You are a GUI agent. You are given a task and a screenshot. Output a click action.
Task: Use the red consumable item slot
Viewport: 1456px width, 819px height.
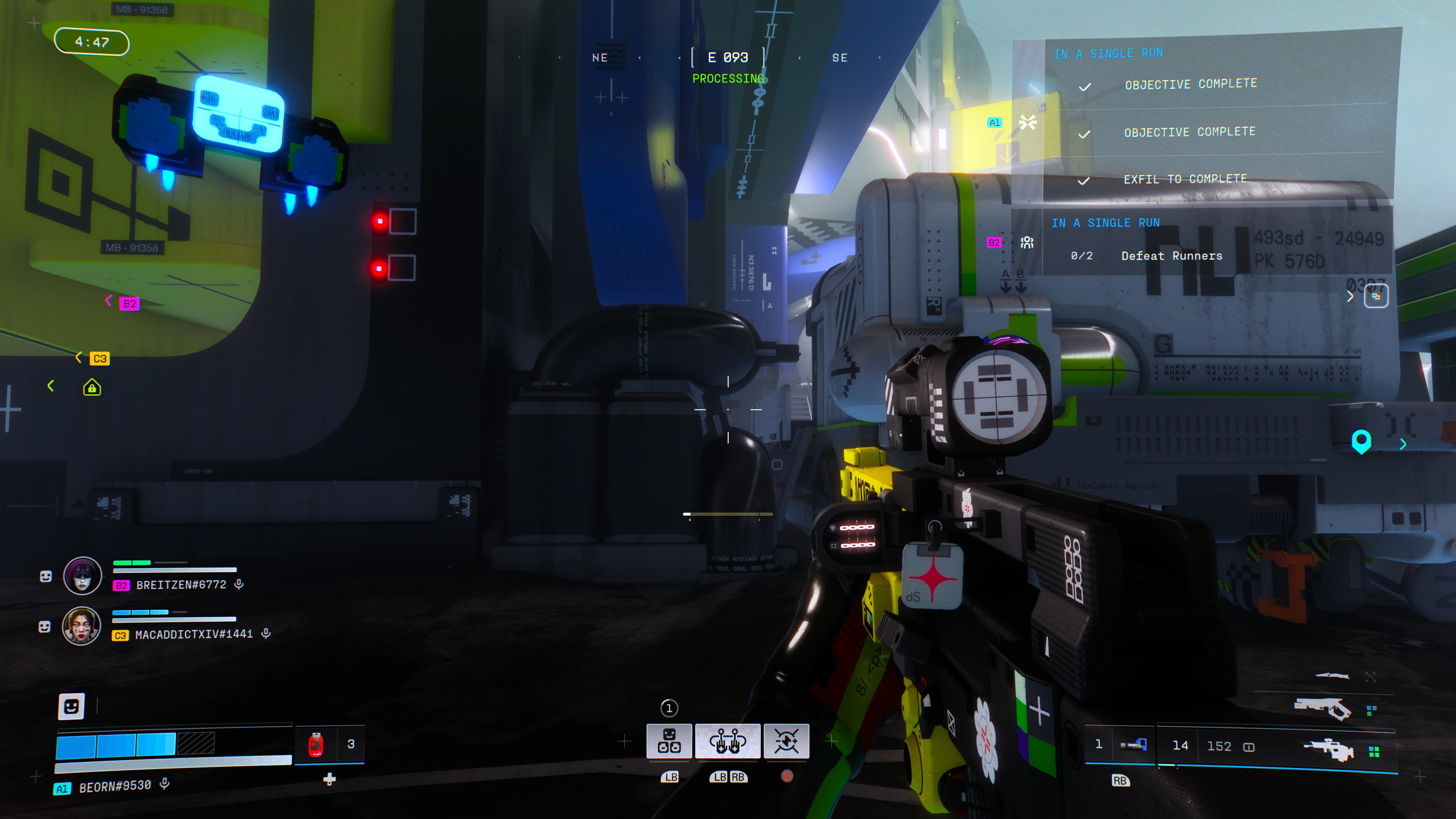pos(316,744)
